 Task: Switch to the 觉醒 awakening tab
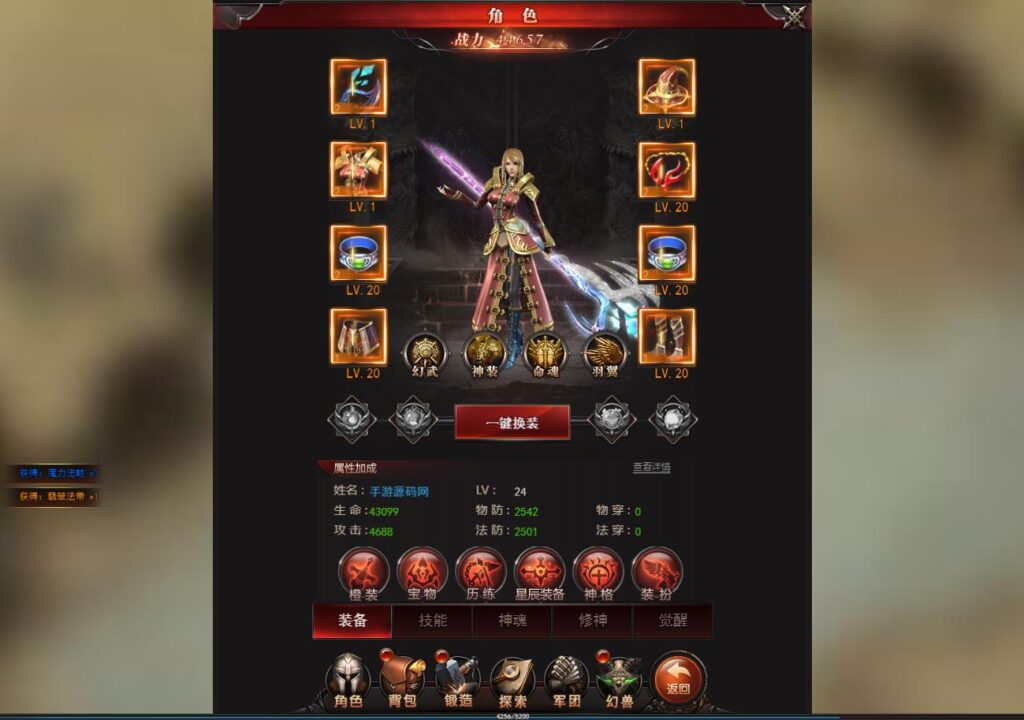pos(673,621)
